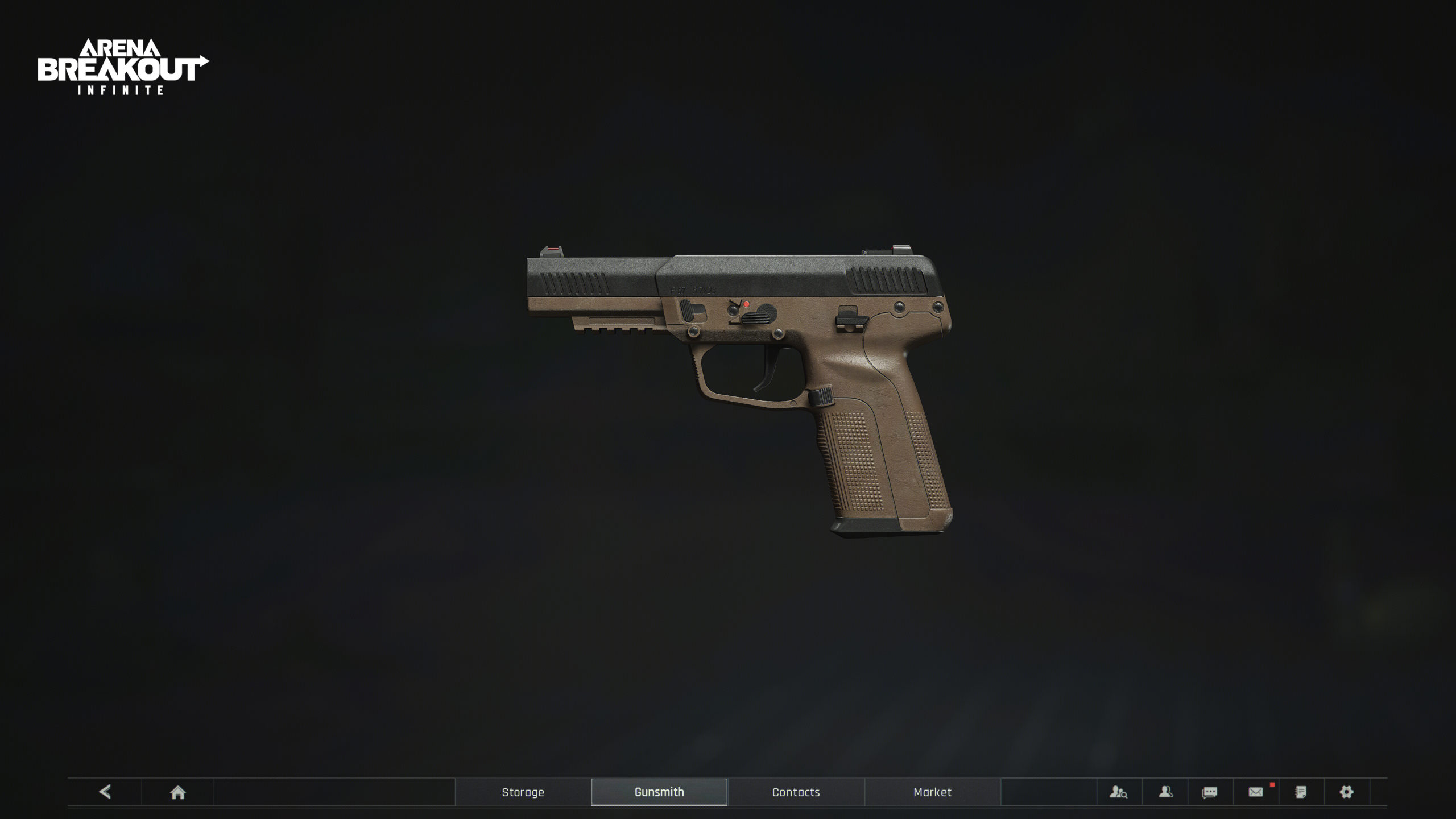
Task: Open settings with the gear icon
Action: pyautogui.click(x=1346, y=792)
